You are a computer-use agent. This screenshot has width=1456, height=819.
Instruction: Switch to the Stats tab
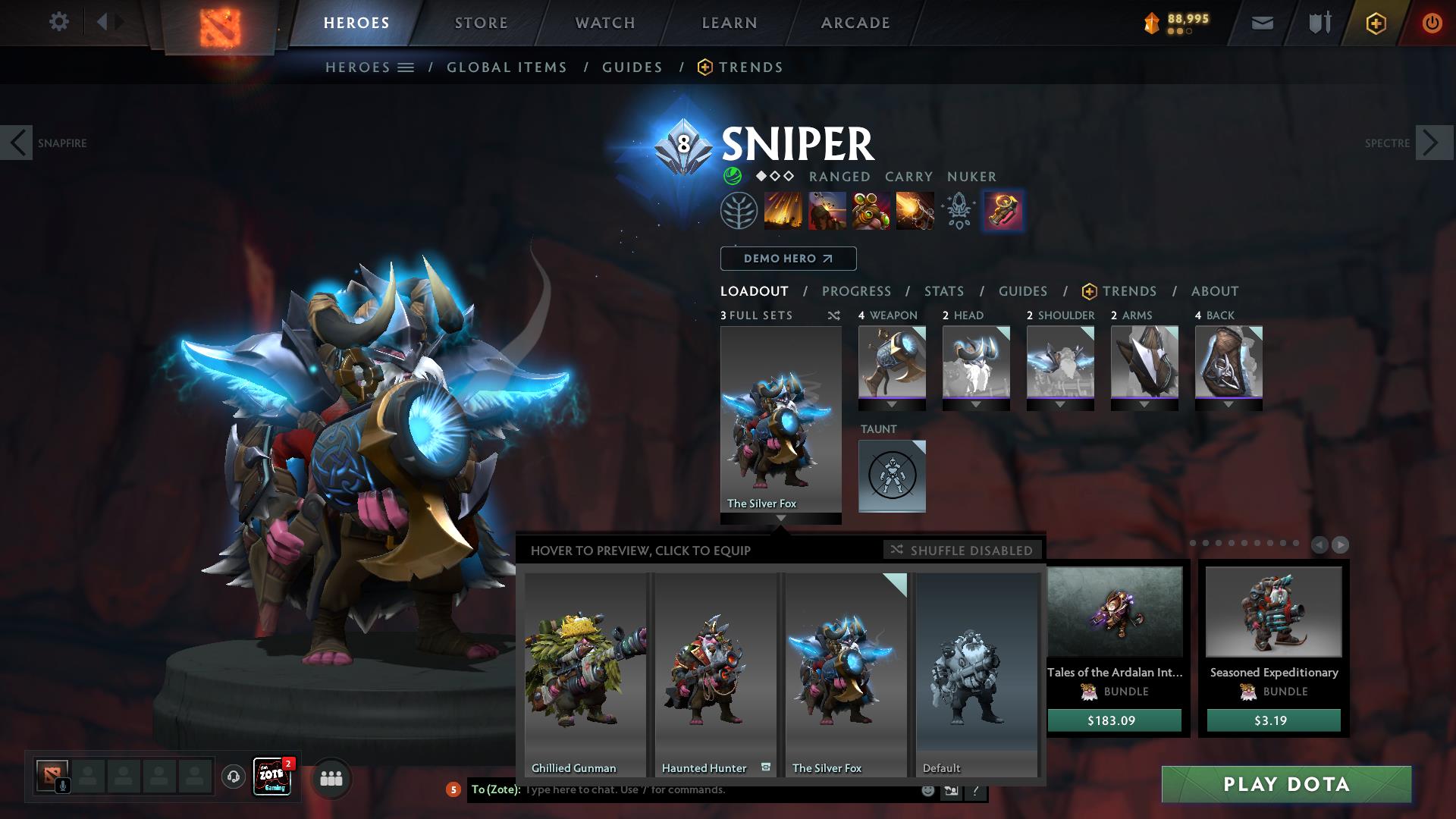(x=943, y=290)
